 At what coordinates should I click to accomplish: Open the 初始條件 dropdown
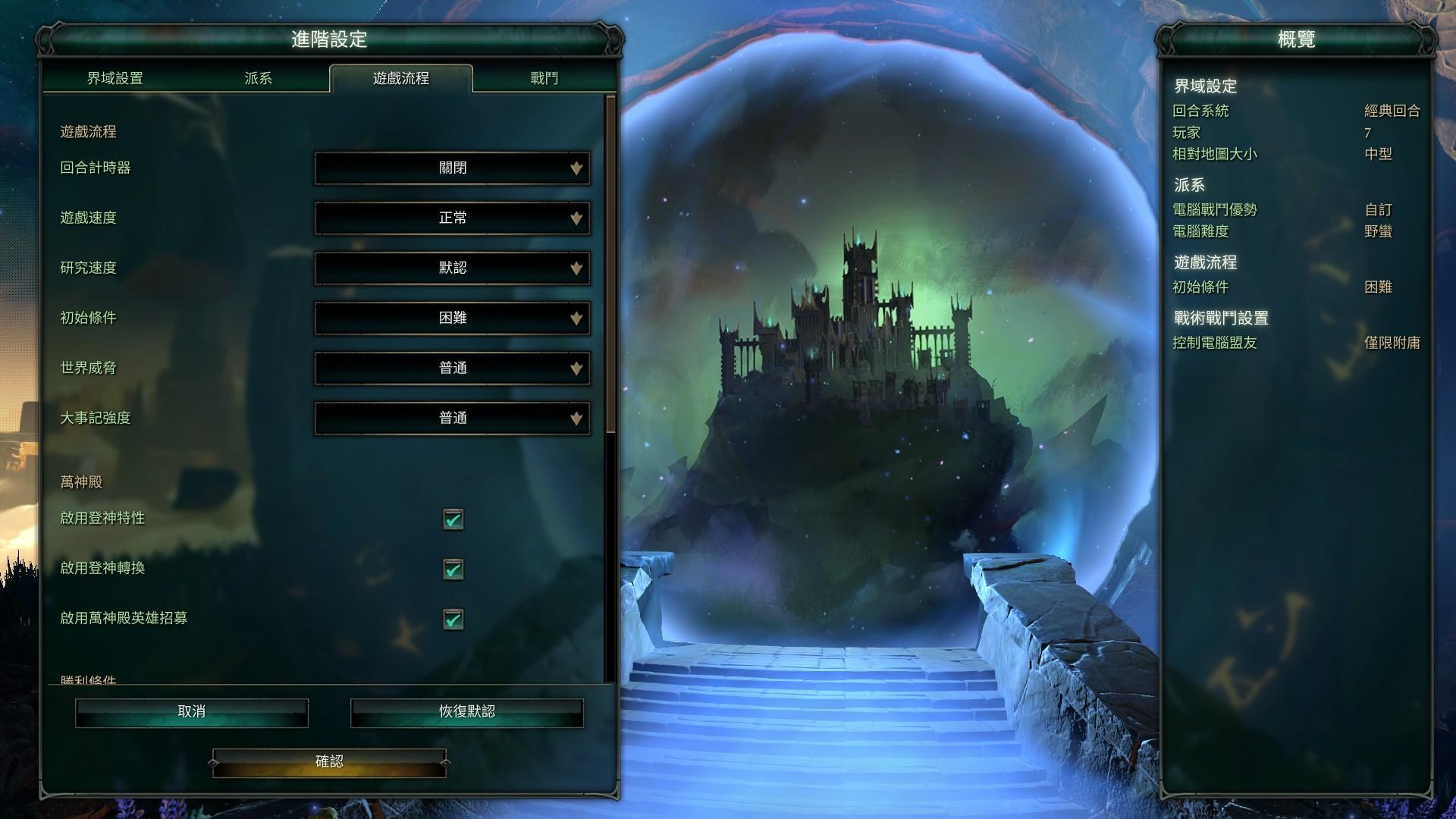[453, 318]
